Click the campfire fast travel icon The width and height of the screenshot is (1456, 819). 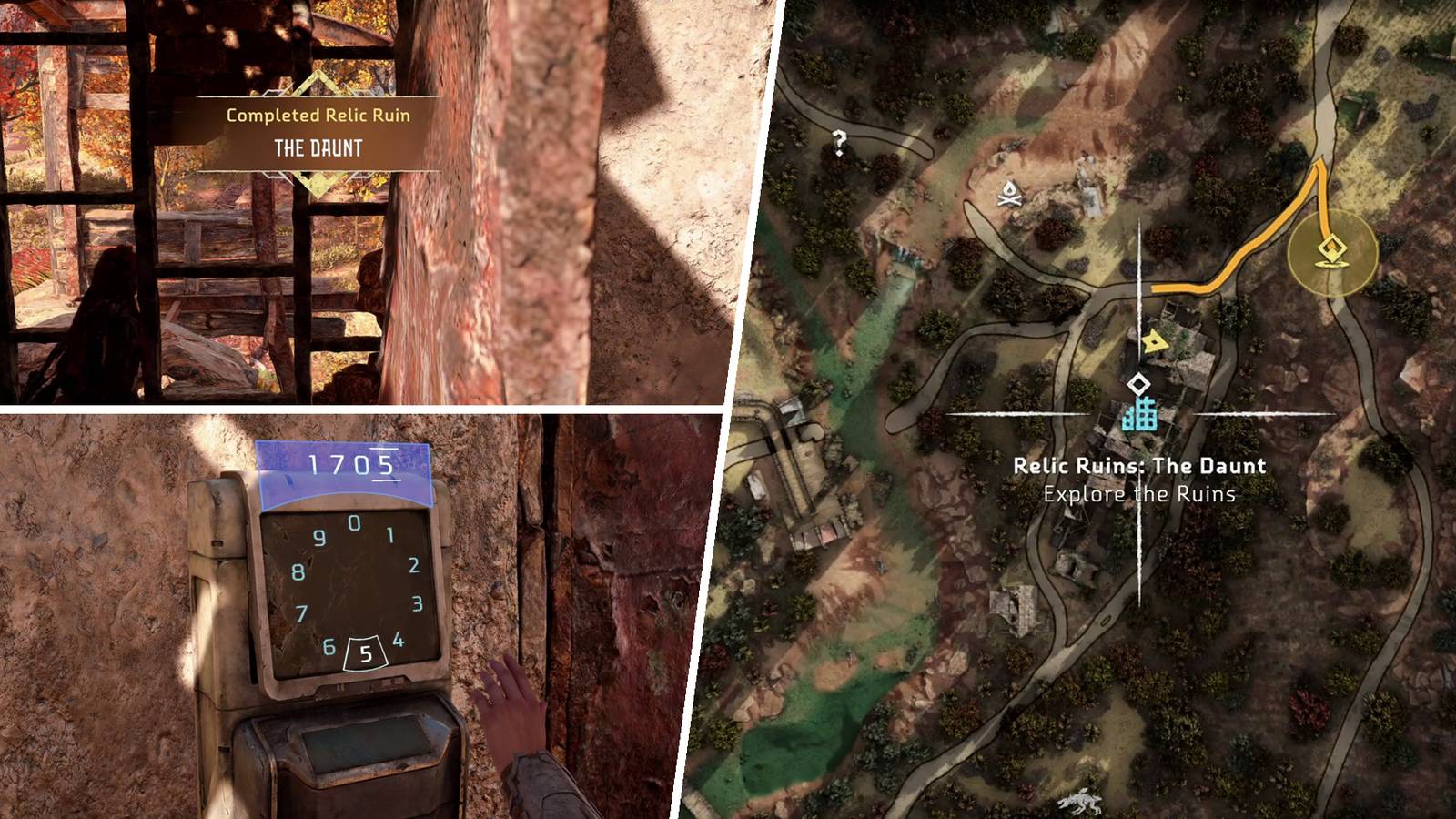1009,193
